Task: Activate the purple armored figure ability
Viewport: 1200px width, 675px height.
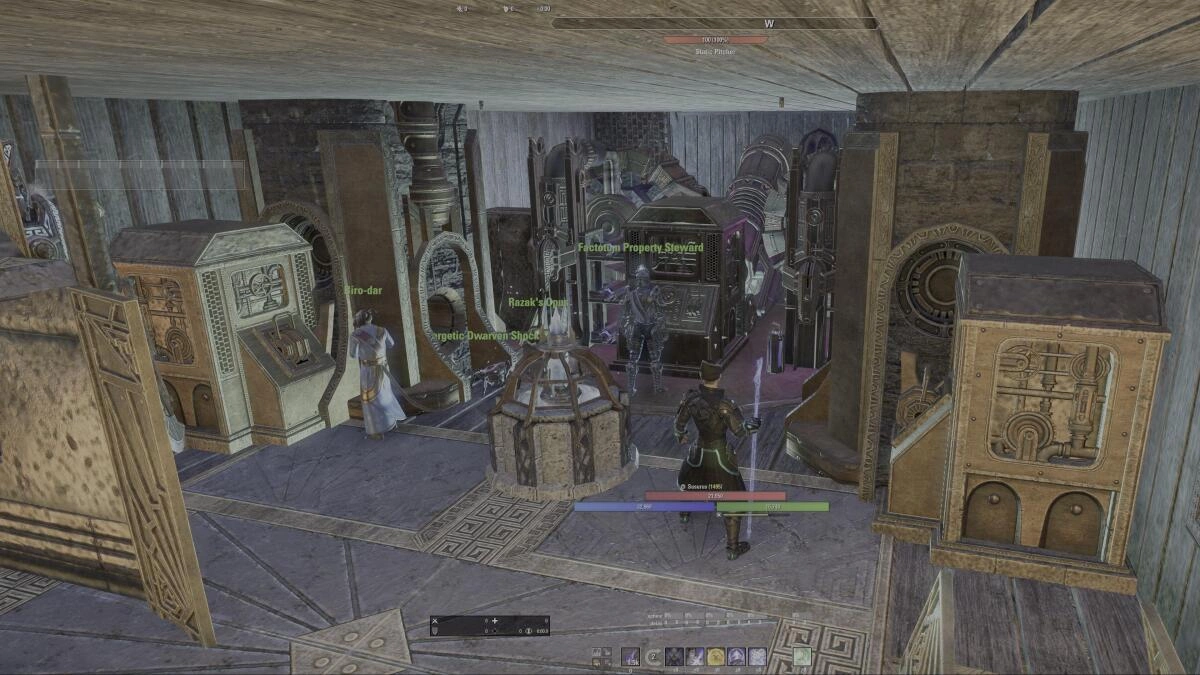Action: tap(736, 656)
